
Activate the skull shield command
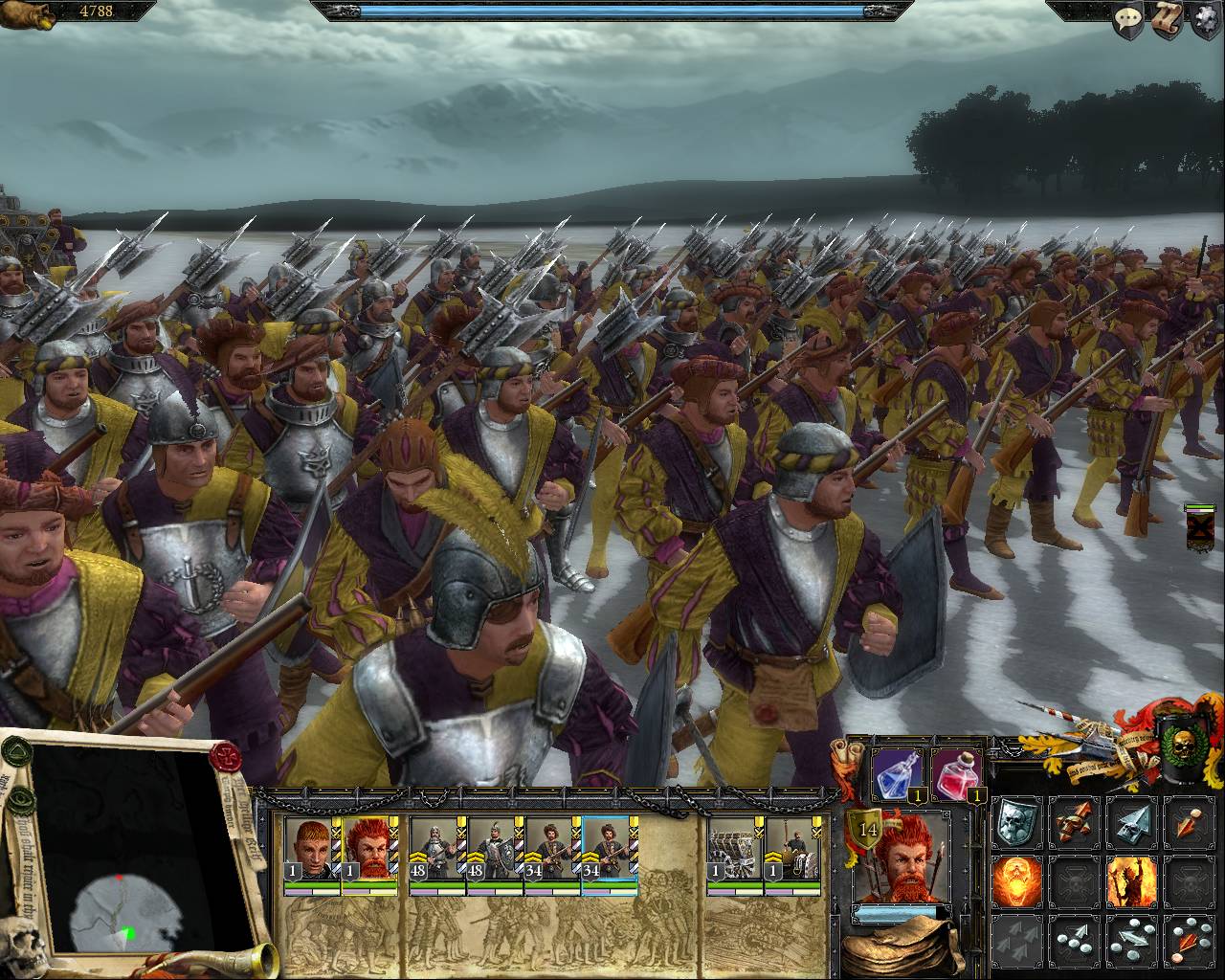coord(1015,822)
